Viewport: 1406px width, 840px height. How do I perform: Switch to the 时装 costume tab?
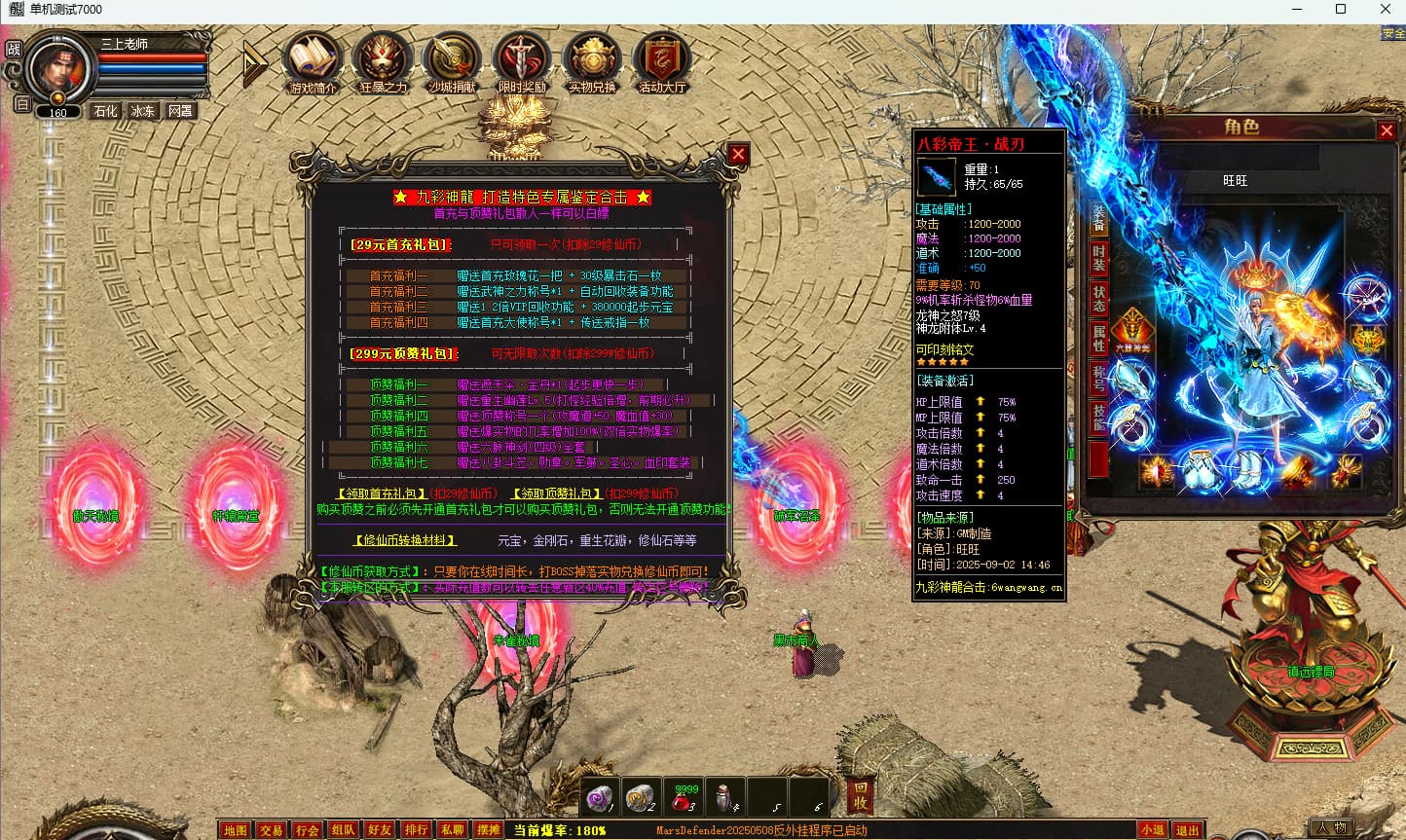pos(1099,258)
